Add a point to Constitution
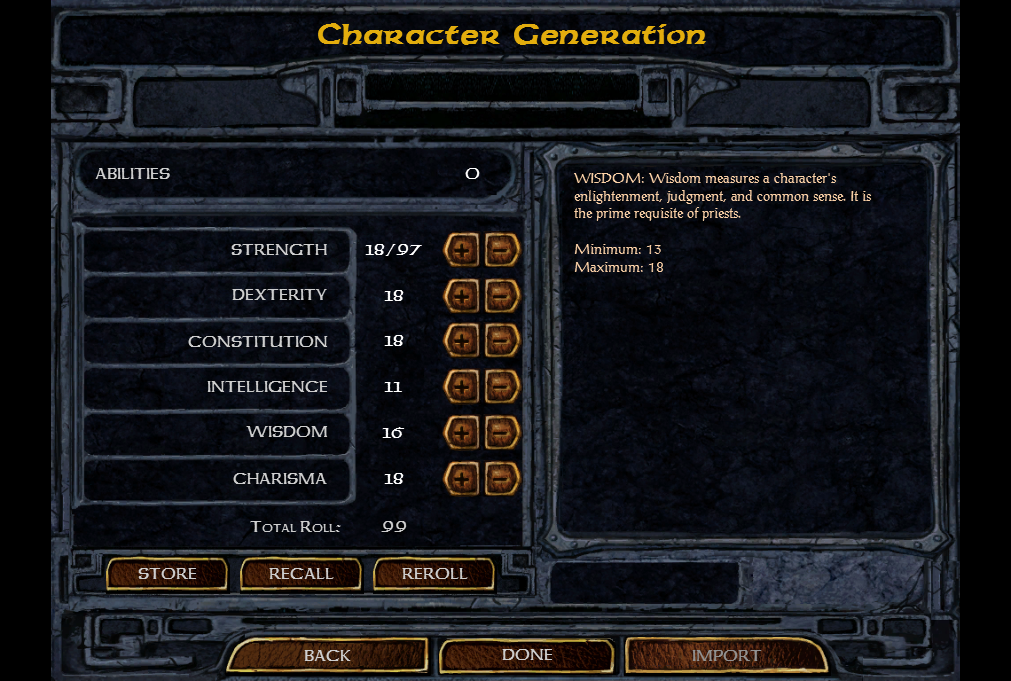This screenshot has width=1011, height=681. (x=462, y=341)
